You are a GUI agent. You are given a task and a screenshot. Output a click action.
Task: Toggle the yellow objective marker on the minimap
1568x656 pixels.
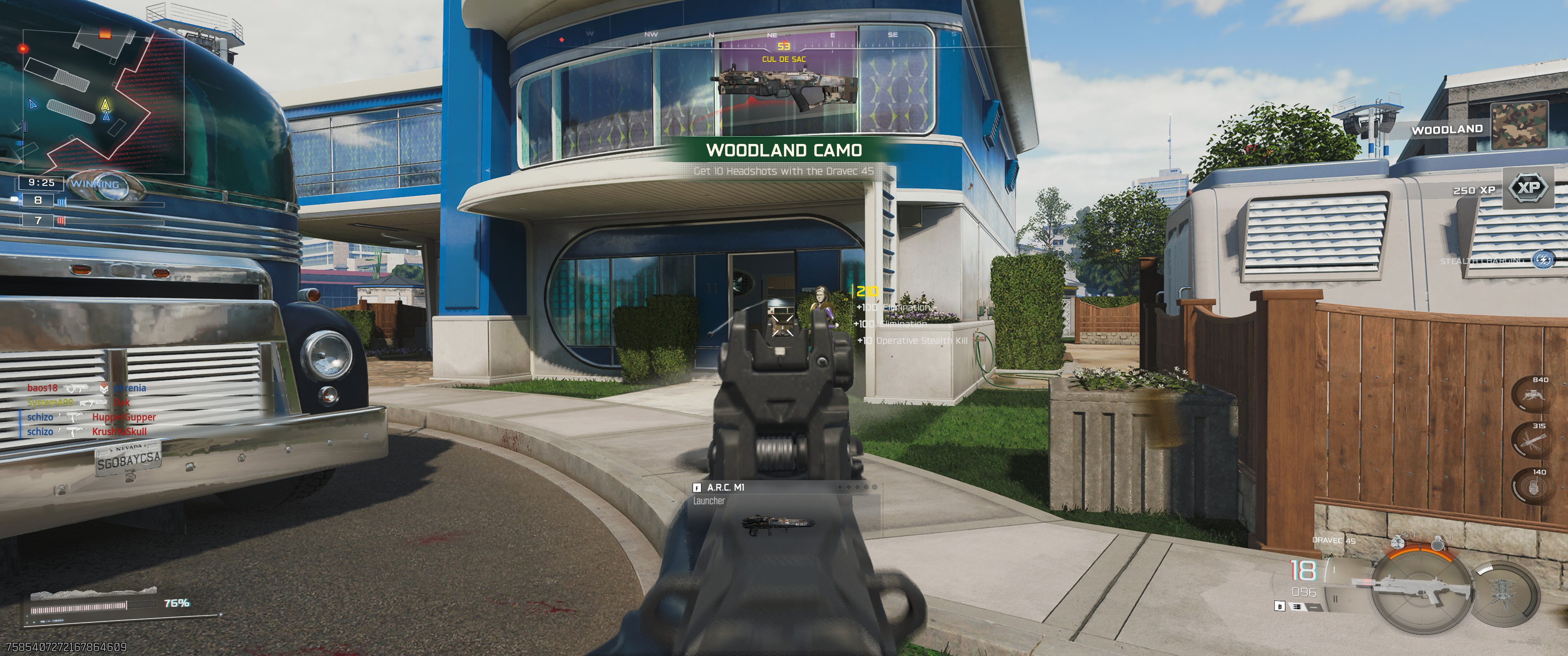(x=105, y=104)
